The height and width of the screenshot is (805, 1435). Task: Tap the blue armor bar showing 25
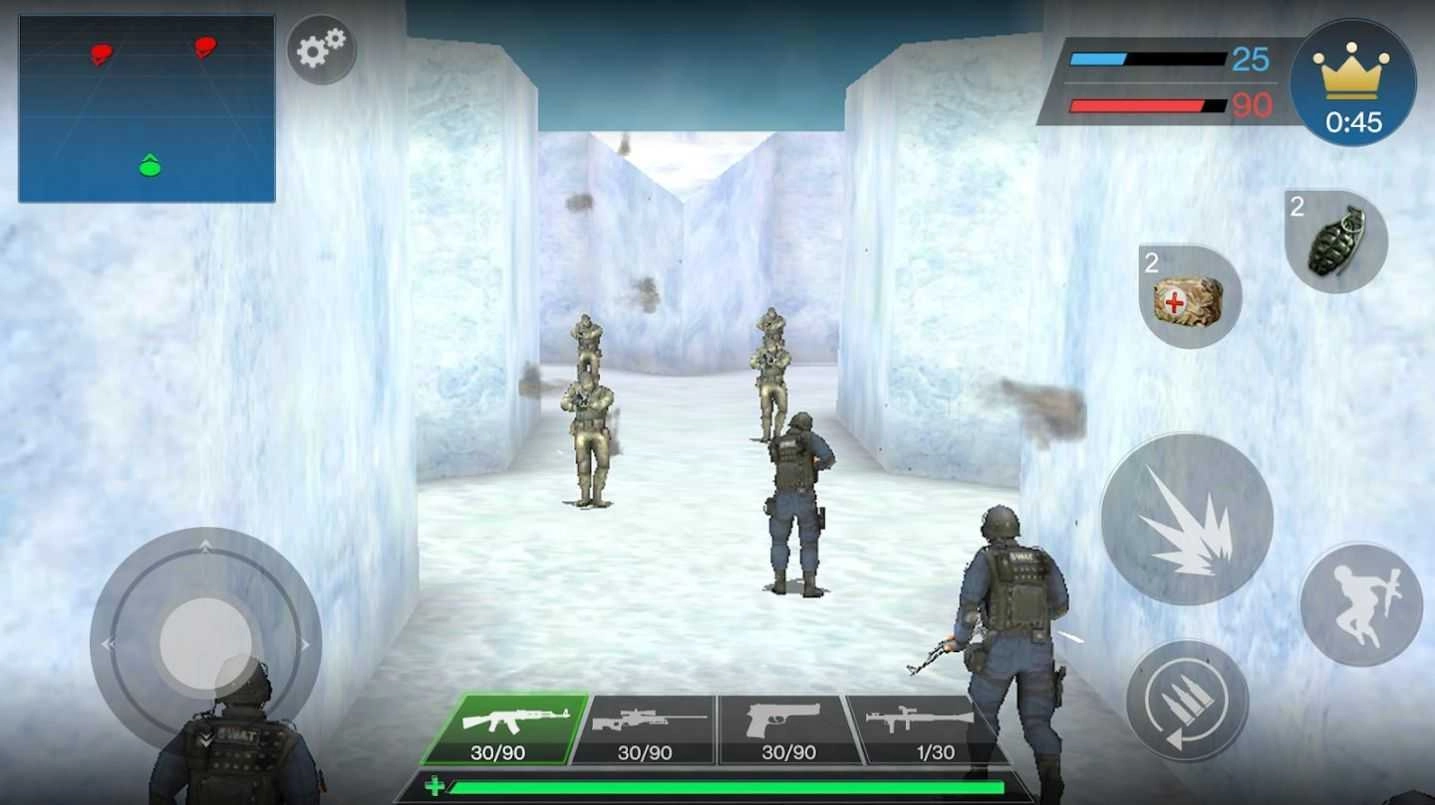1150,60
